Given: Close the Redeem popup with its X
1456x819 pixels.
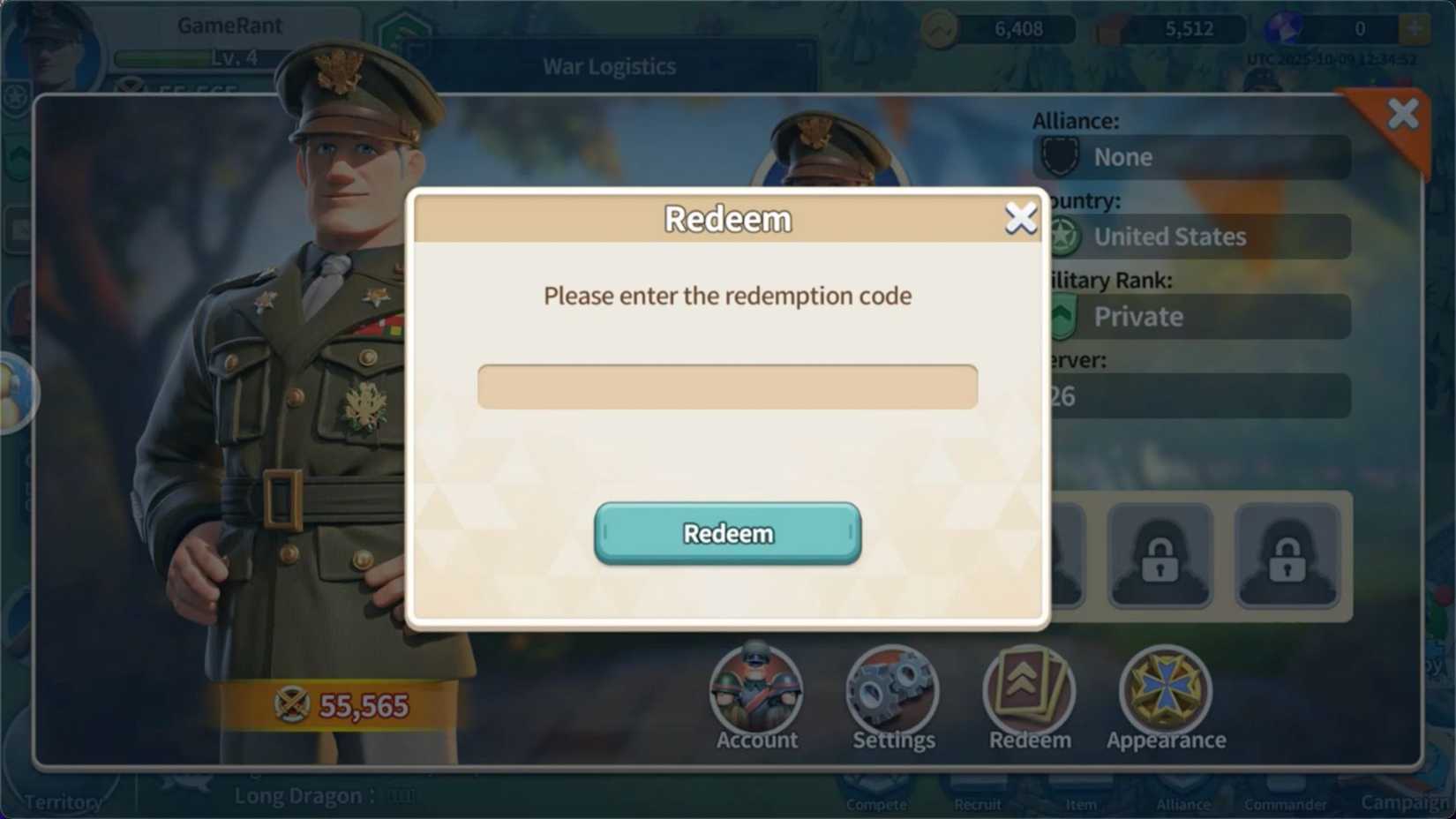Looking at the screenshot, I should click(x=1021, y=218).
